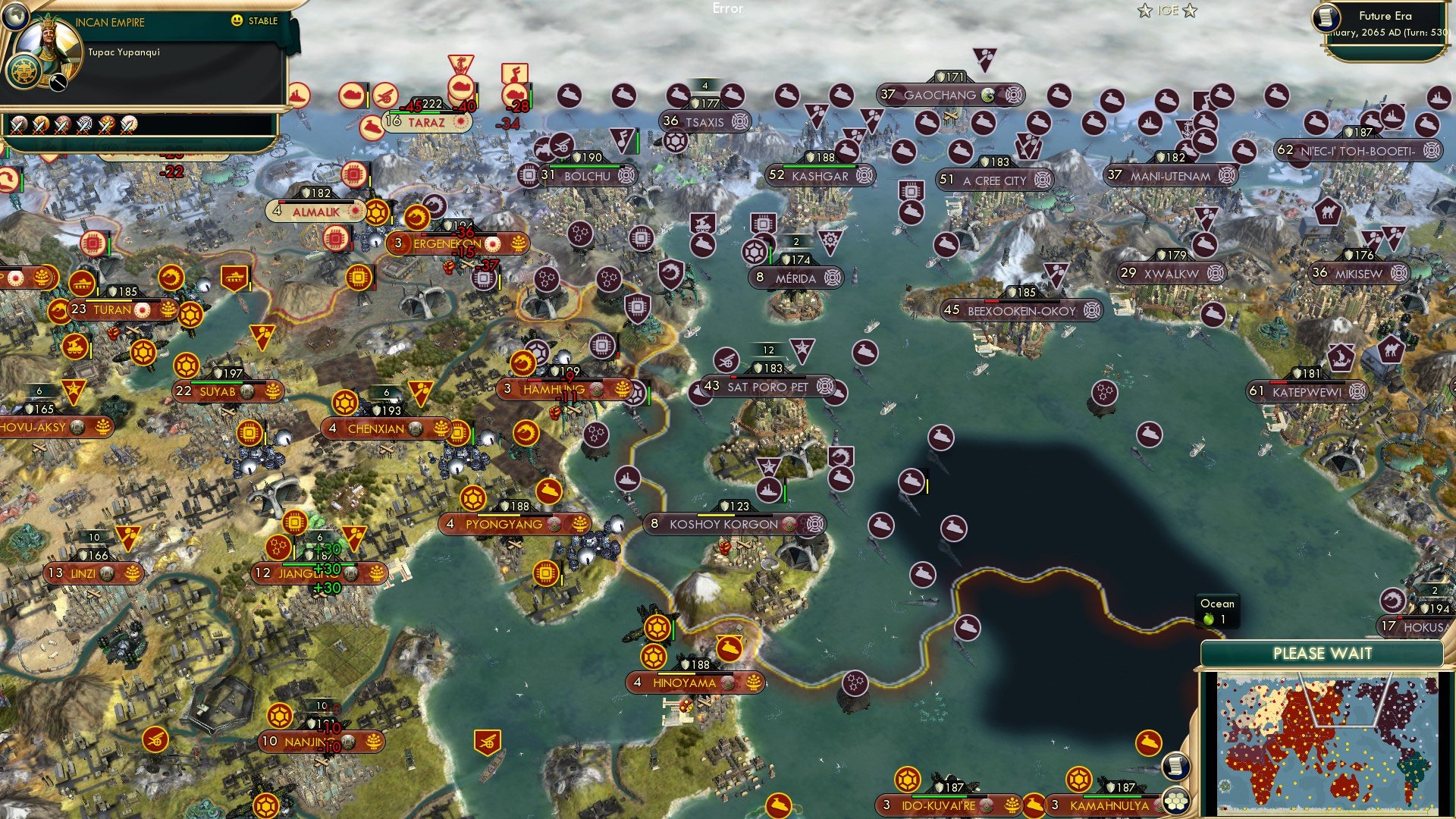Click the STABLE happiness smiley icon
1456x819 pixels.
point(237,21)
